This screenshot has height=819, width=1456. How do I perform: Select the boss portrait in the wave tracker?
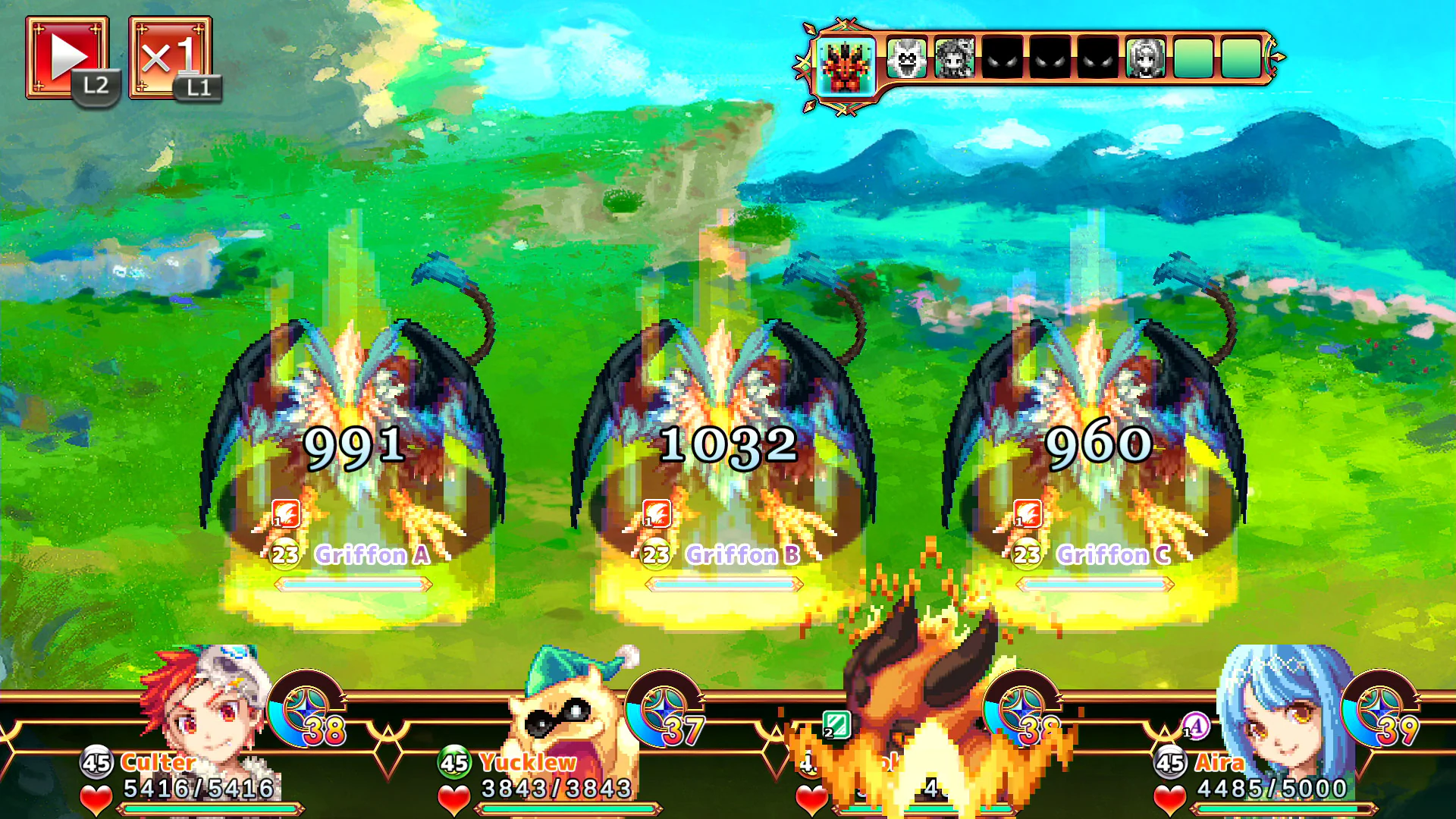pos(846,64)
